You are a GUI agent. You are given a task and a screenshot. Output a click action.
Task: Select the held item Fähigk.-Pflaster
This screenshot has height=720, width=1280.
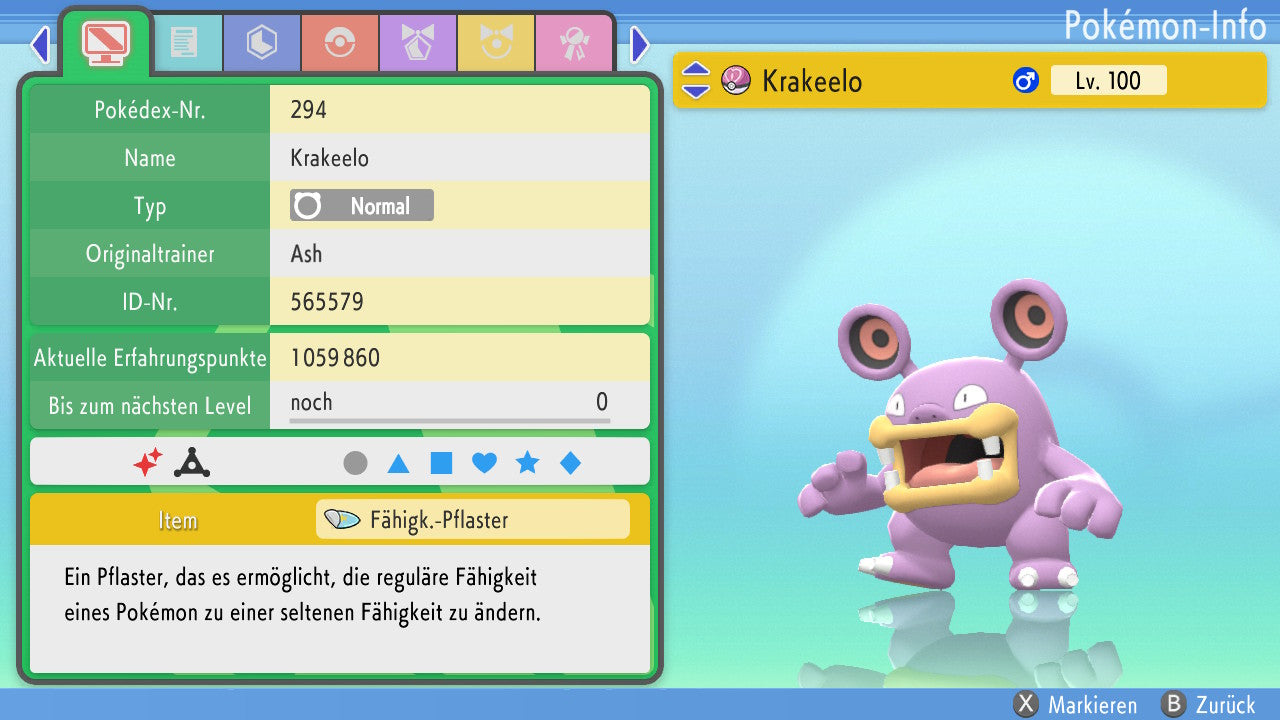[x=472, y=520]
